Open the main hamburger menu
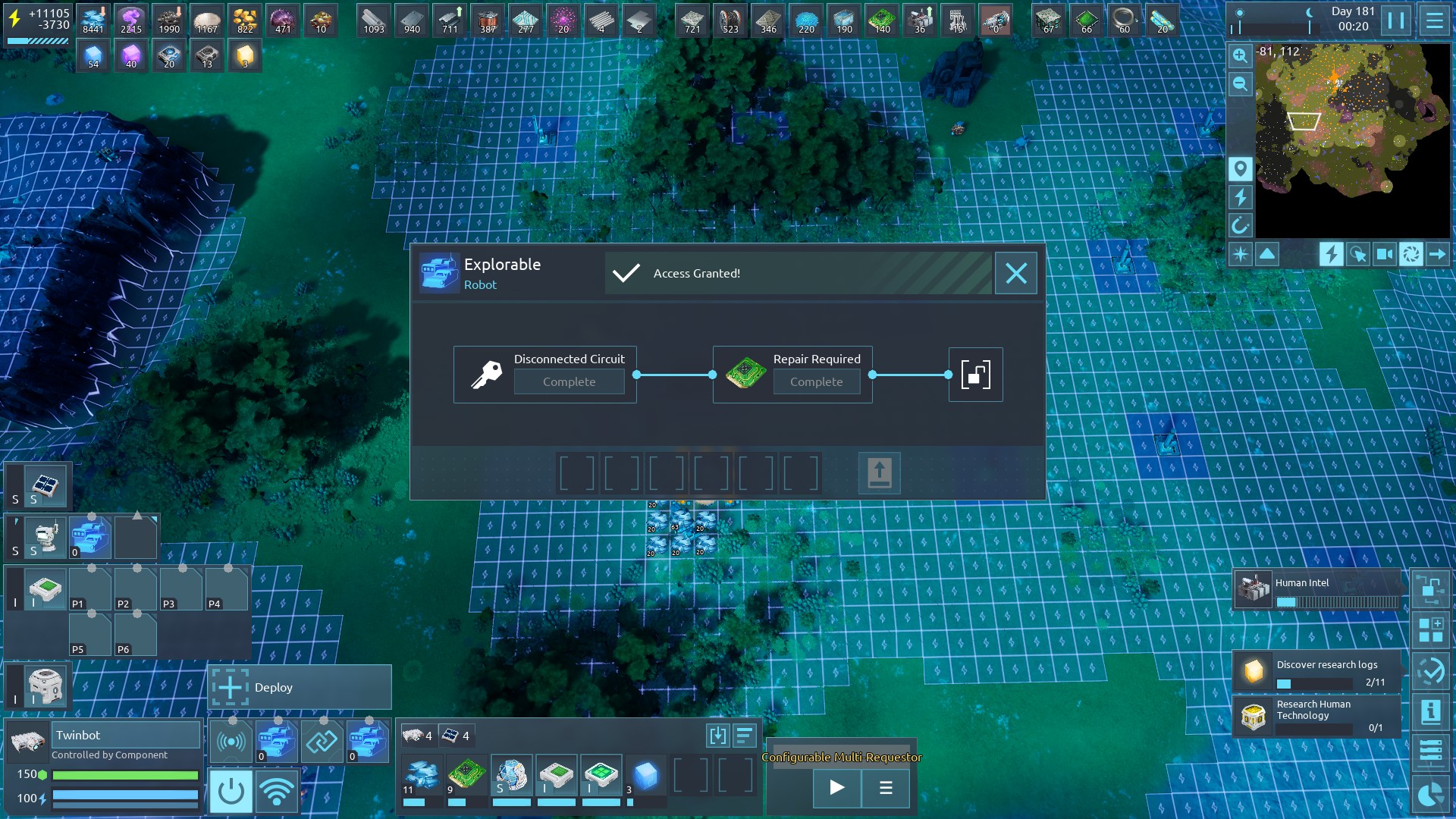The image size is (1456, 819). click(x=1434, y=20)
